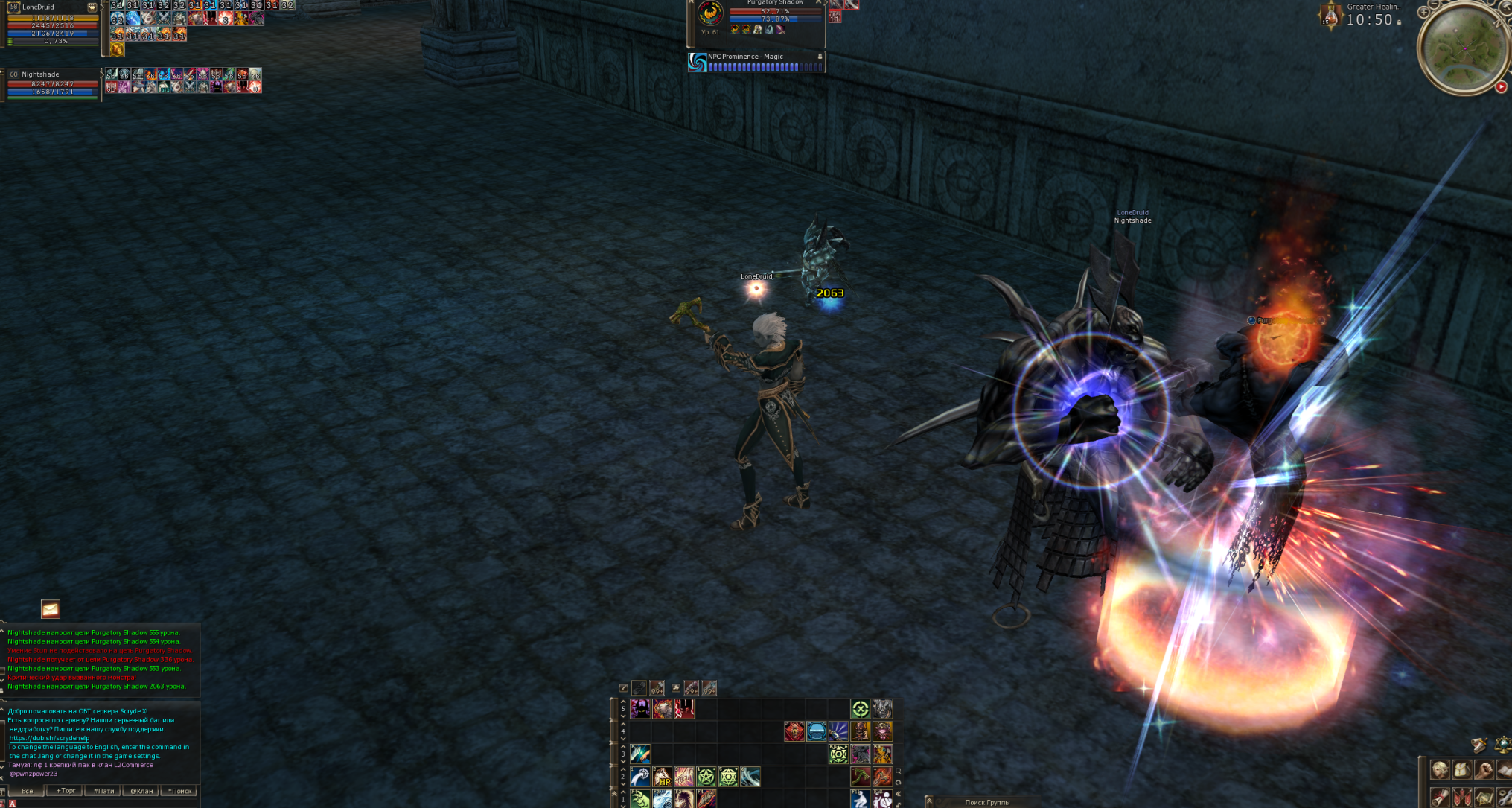
Task: Click the red play button by minimap
Action: (1501, 87)
